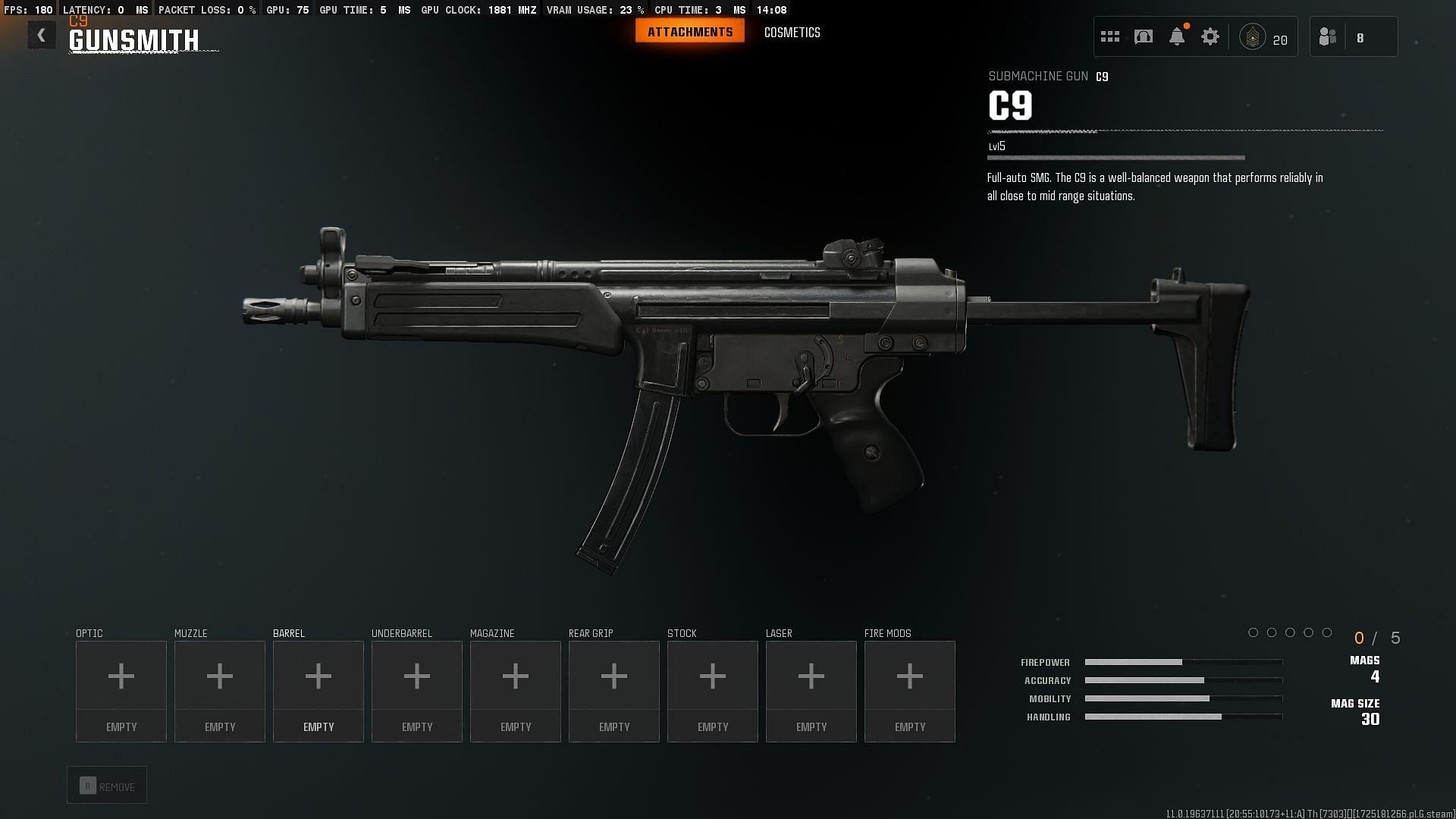Open the Fire Mods slot
Screen dimensions: 1456x819
[910, 690]
